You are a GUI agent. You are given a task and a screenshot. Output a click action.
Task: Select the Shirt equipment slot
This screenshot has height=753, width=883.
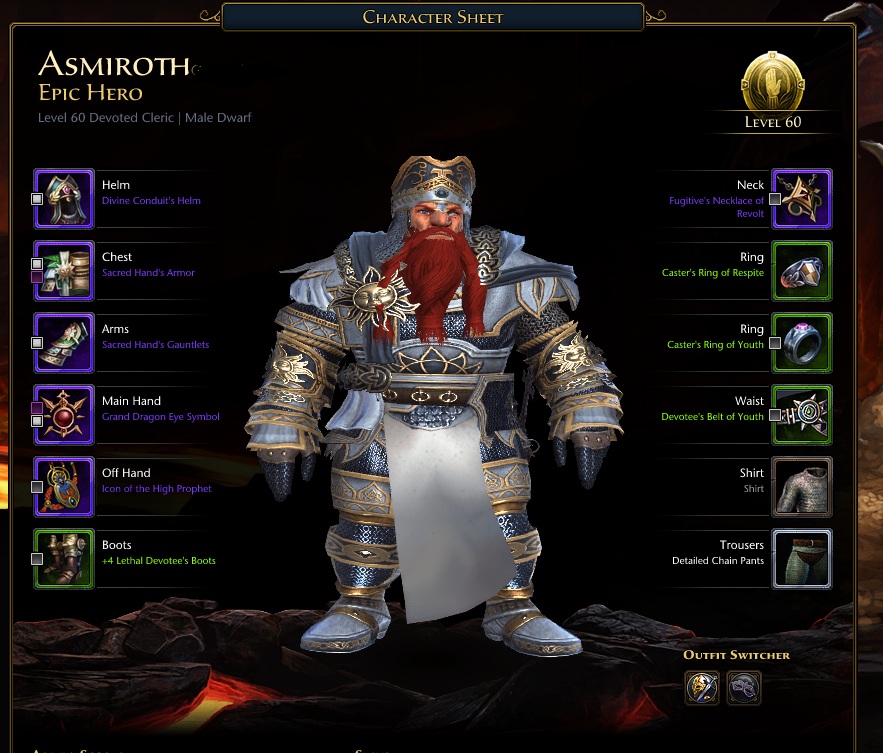[x=802, y=487]
